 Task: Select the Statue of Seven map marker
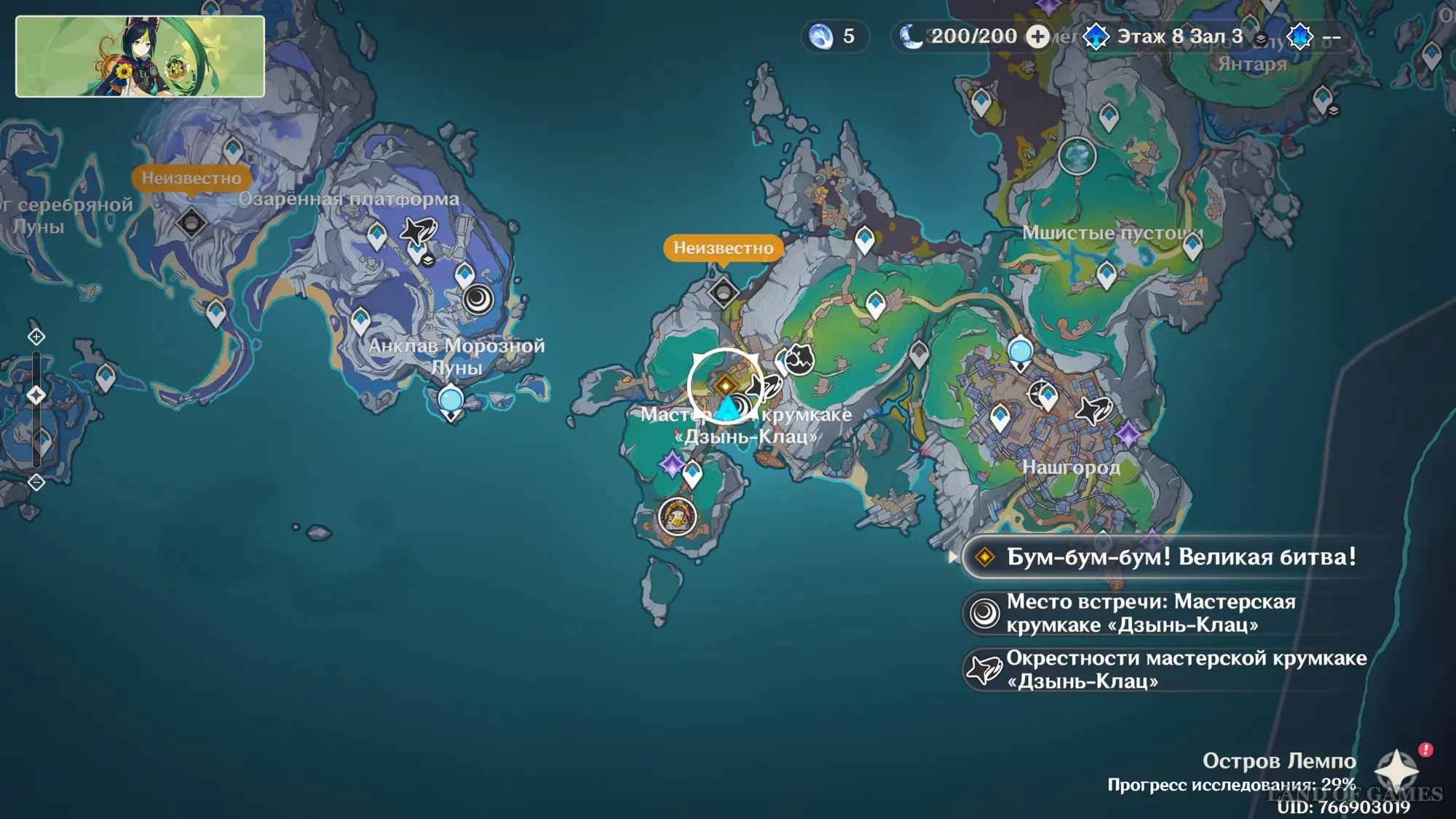(x=1077, y=155)
